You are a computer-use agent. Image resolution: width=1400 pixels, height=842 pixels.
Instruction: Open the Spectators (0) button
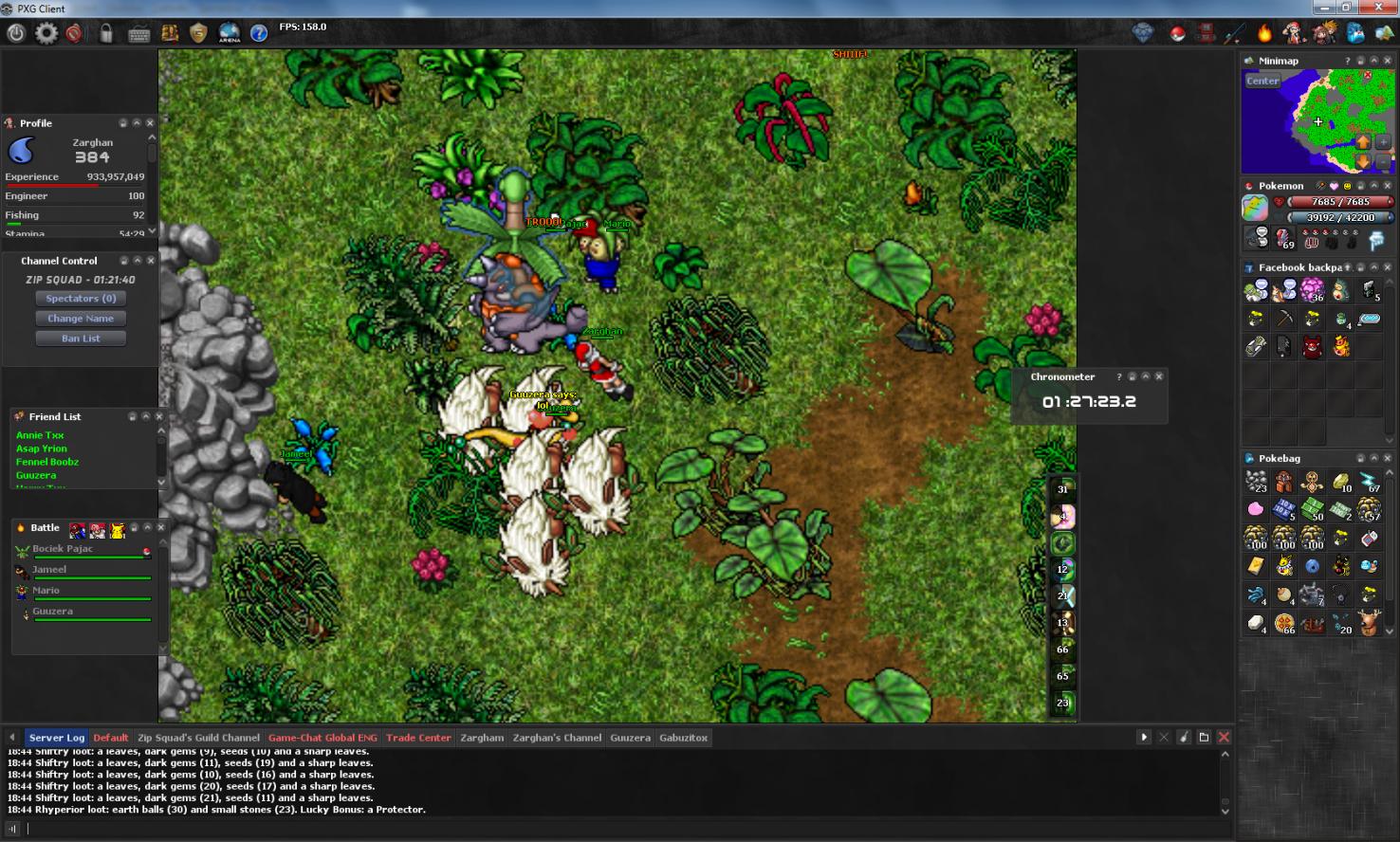point(81,299)
